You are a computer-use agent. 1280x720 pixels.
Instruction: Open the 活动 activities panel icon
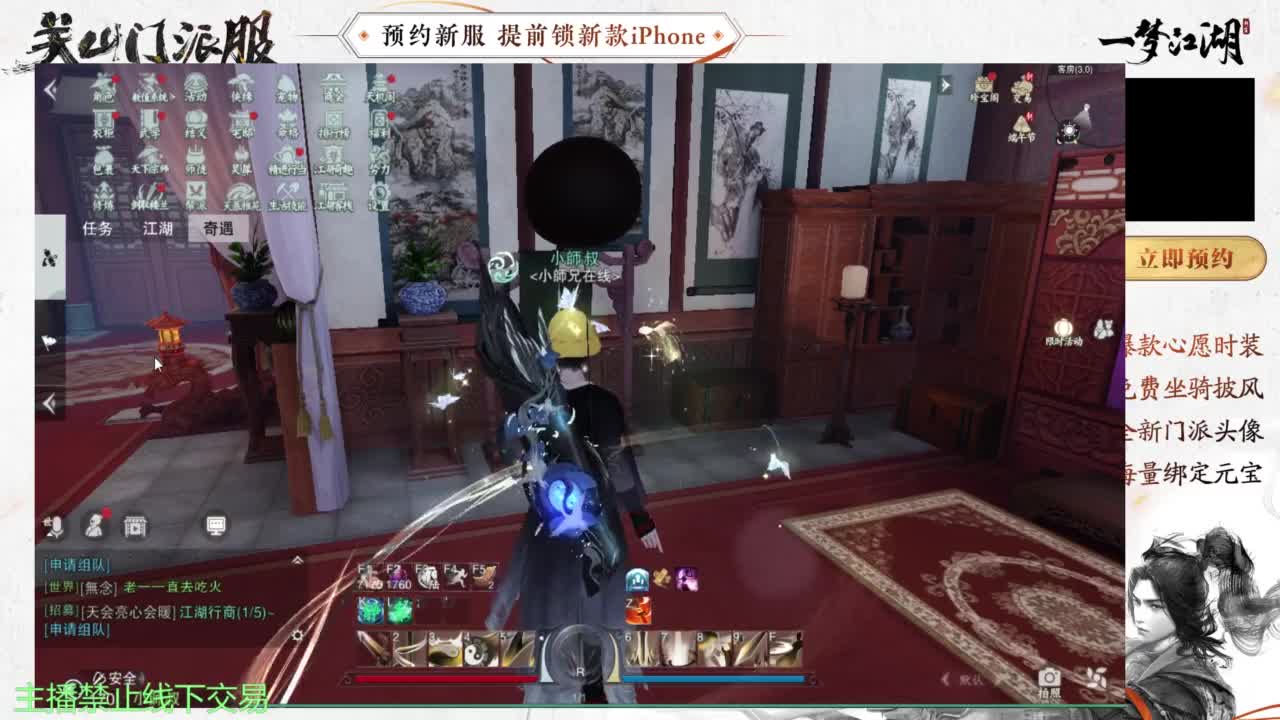(193, 87)
